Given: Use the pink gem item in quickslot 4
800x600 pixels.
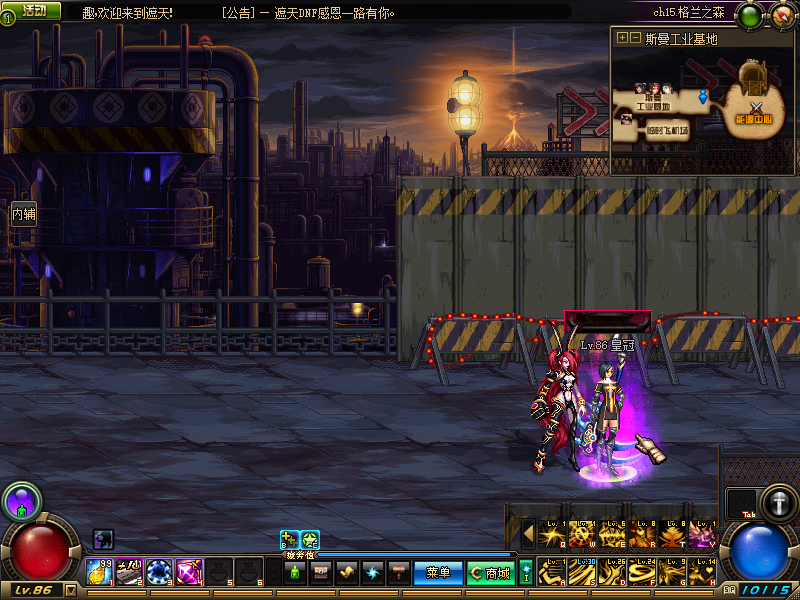Looking at the screenshot, I should tap(189, 572).
